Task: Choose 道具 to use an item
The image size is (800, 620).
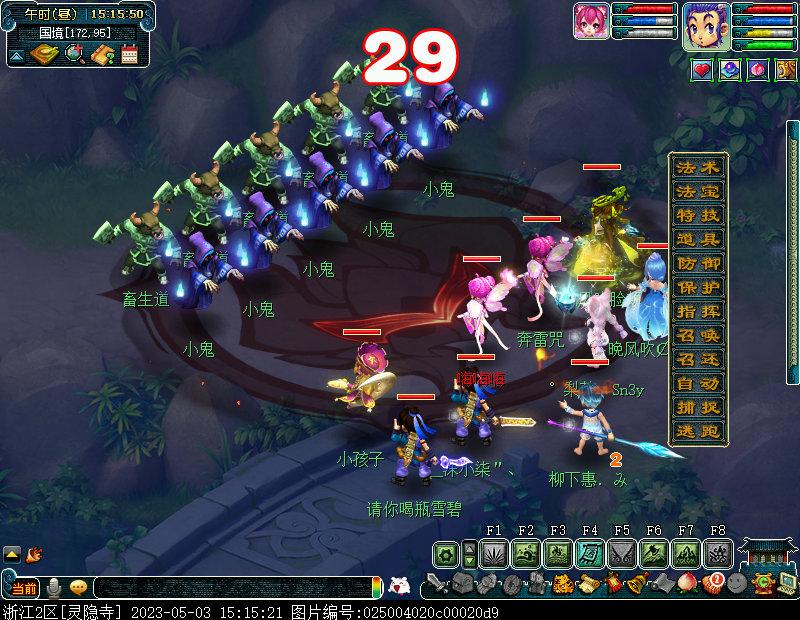Action: tap(697, 239)
